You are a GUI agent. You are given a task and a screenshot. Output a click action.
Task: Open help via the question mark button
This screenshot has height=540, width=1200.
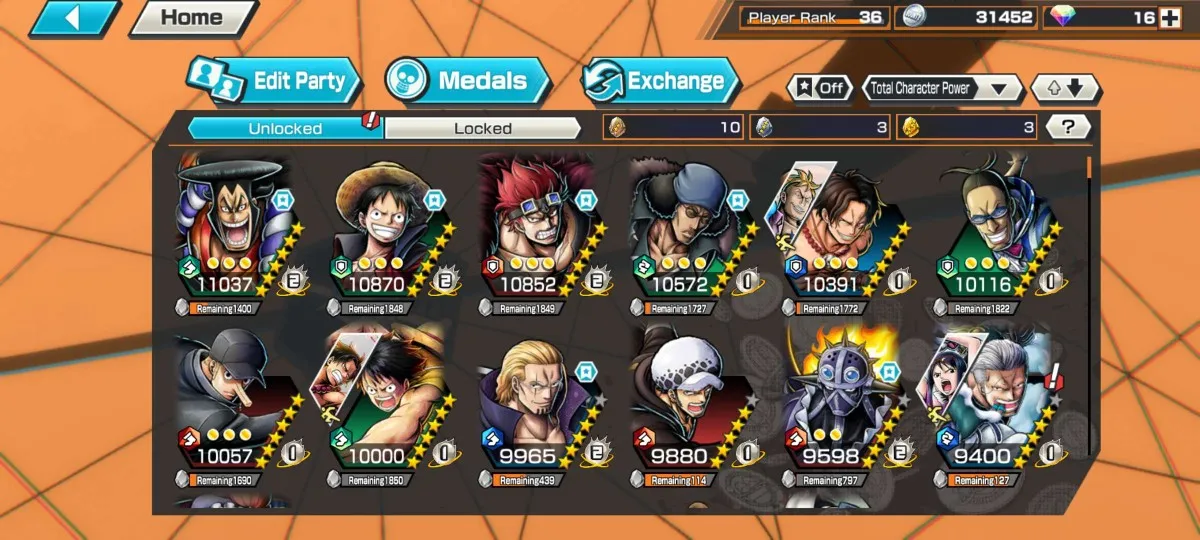[x=1068, y=127]
